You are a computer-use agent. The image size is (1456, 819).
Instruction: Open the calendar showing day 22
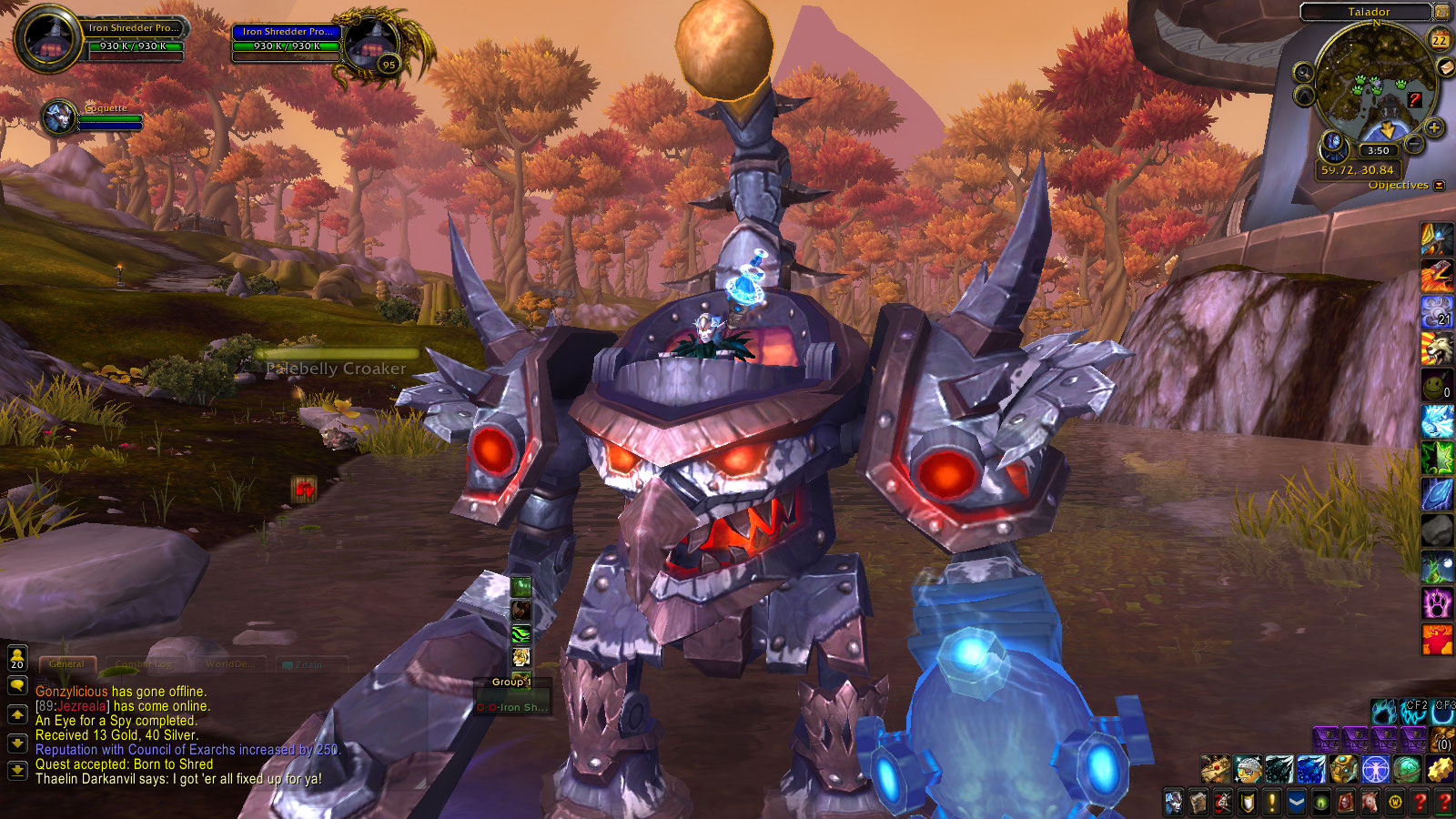tap(1440, 40)
